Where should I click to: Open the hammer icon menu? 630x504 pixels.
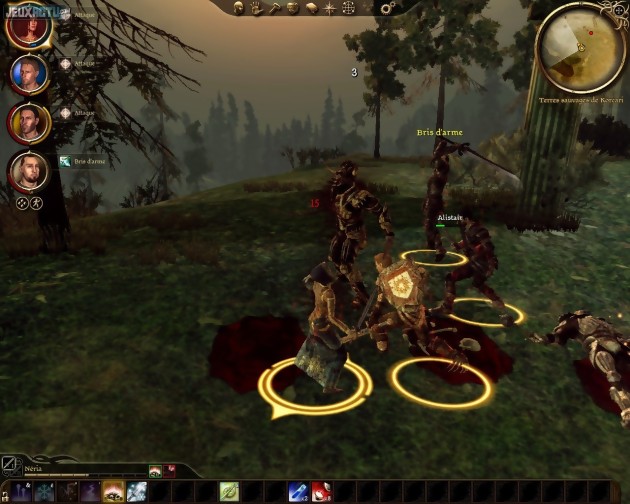(275, 7)
